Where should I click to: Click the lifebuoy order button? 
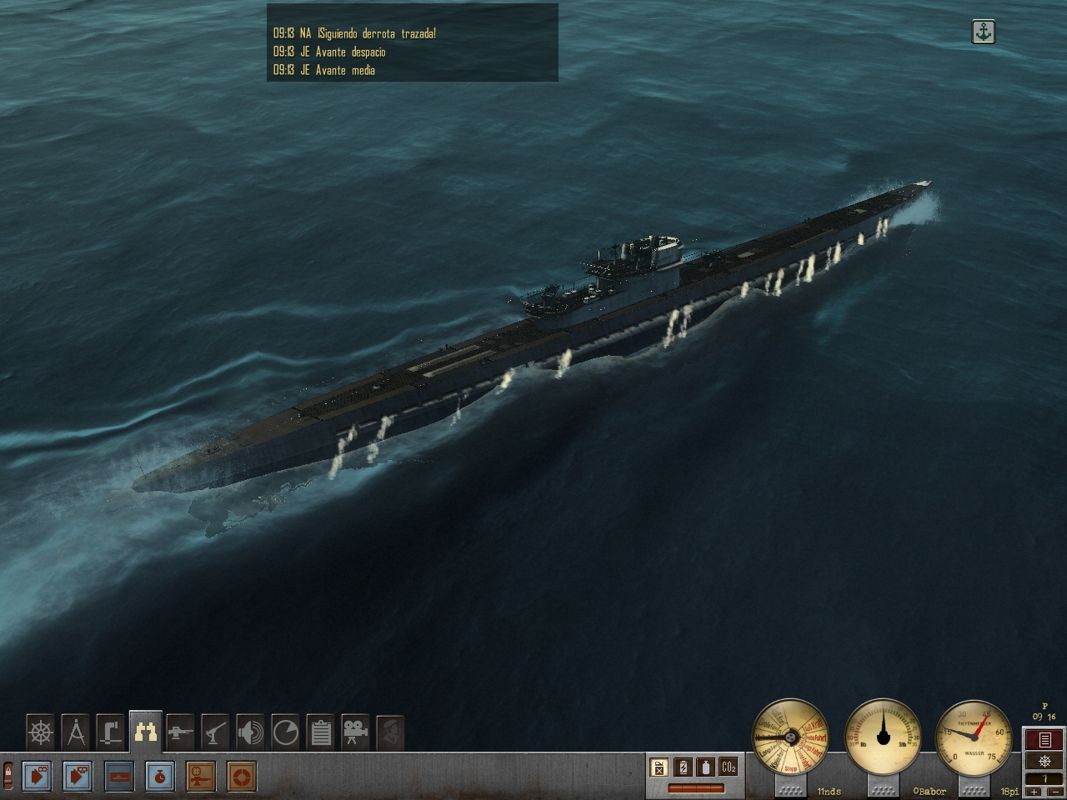click(x=240, y=775)
